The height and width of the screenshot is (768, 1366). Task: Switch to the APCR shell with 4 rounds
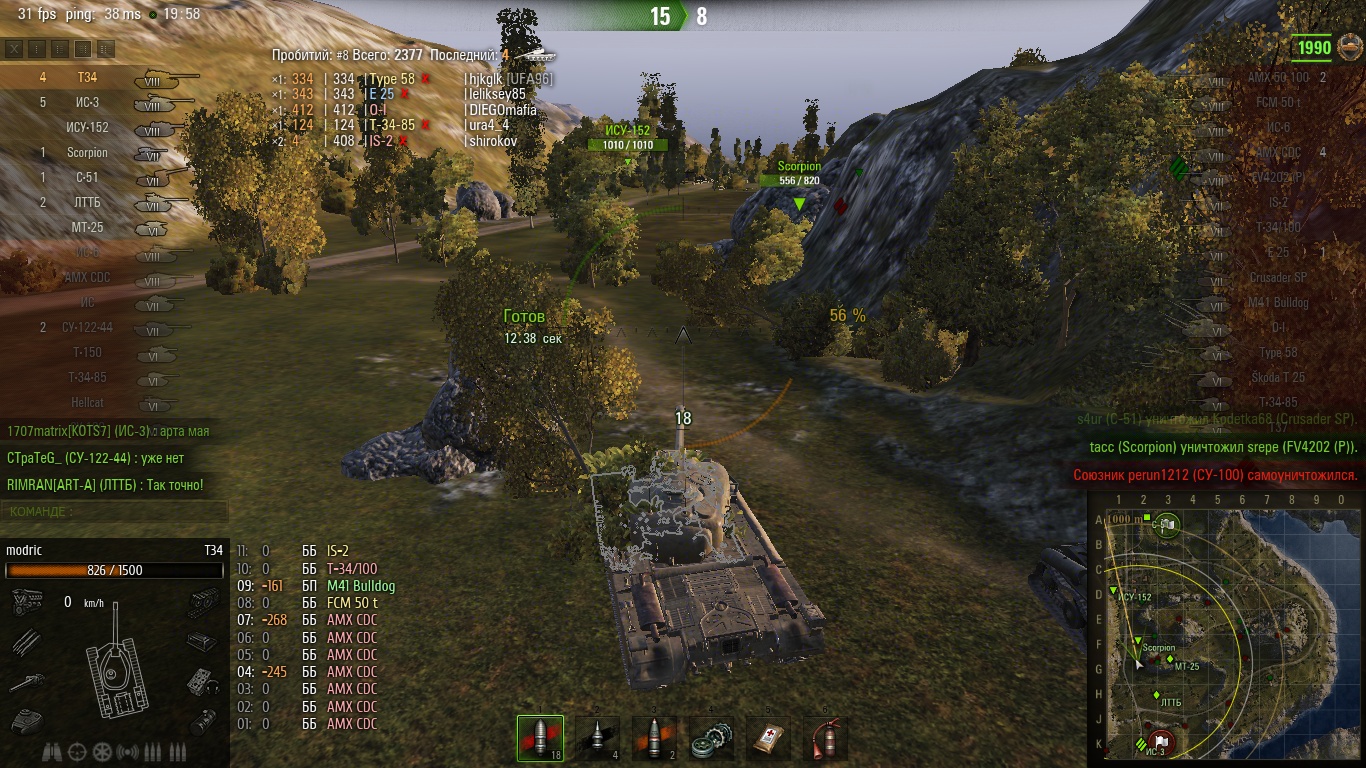point(598,738)
